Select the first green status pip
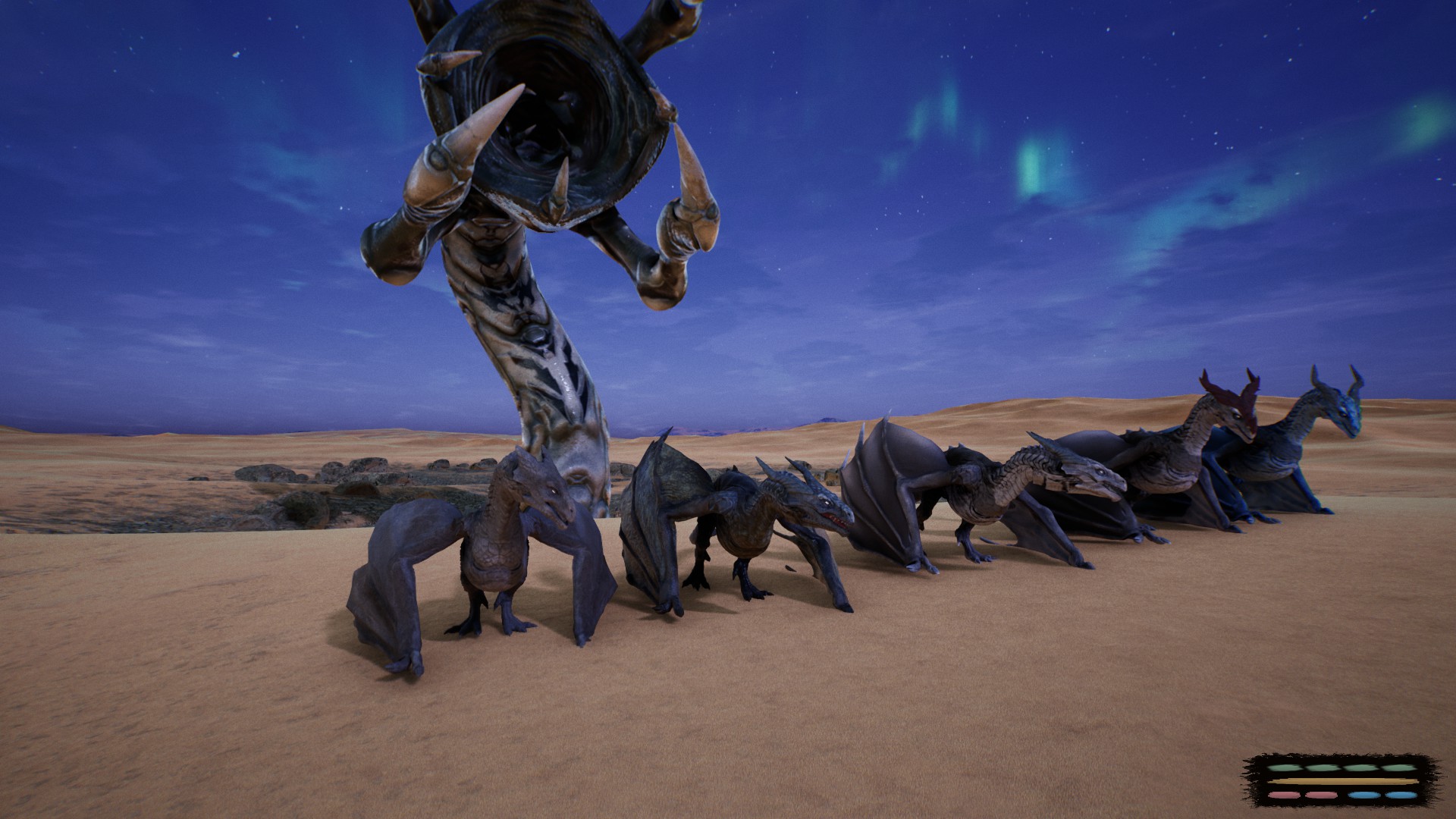The height and width of the screenshot is (819, 1456). tap(1283, 768)
